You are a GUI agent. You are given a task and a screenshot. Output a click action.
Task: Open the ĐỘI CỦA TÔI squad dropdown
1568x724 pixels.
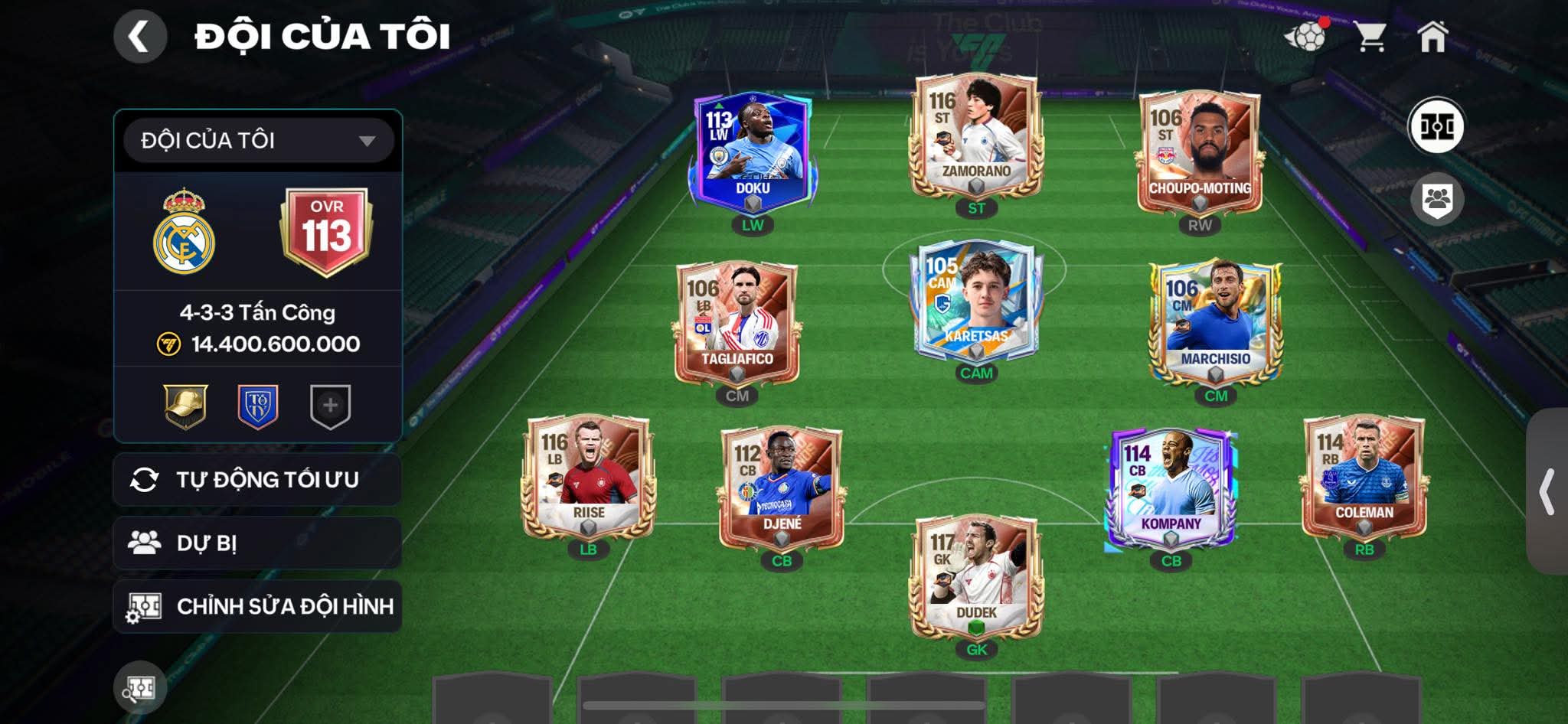pyautogui.click(x=259, y=141)
